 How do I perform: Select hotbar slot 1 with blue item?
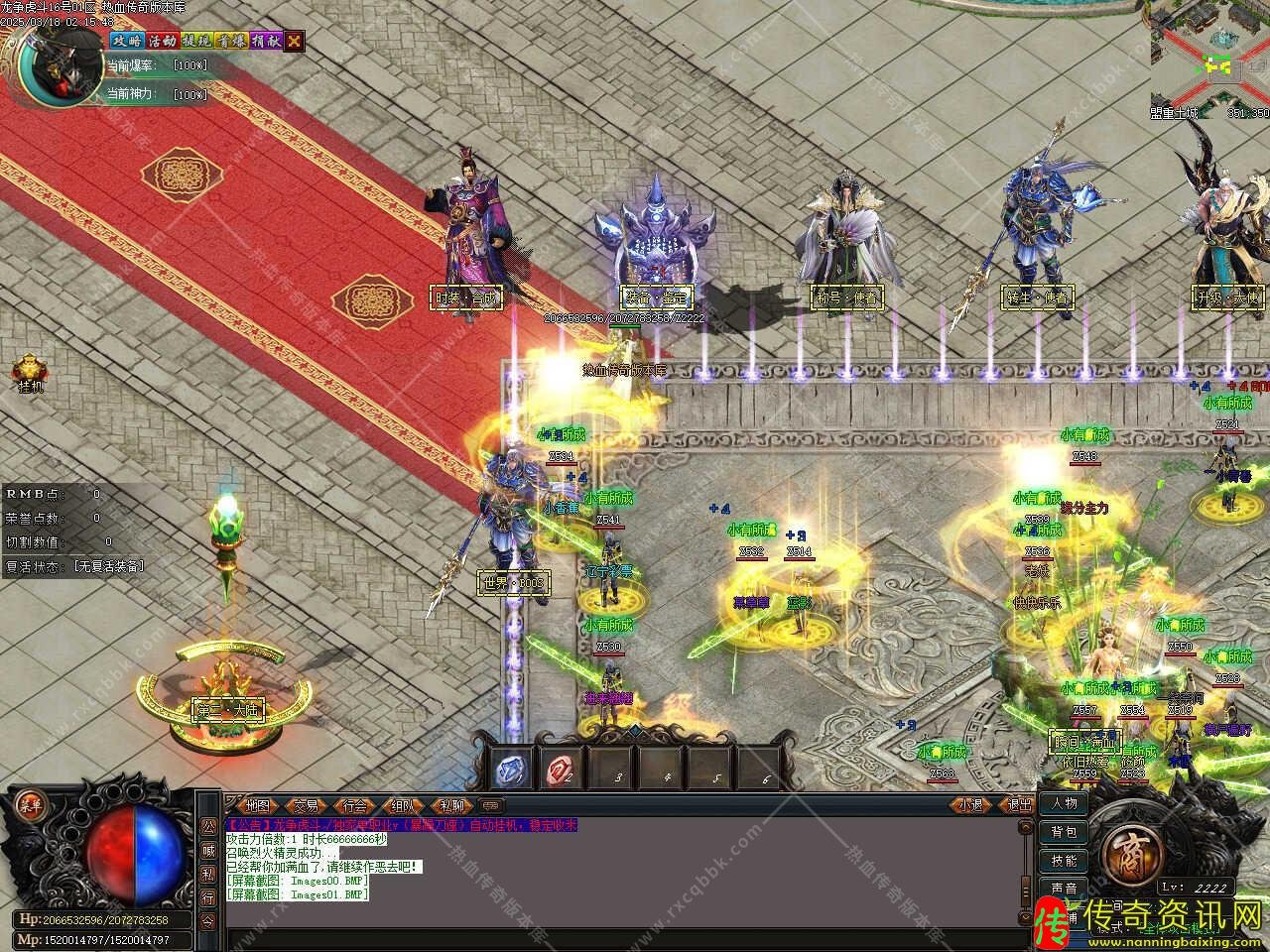point(514,769)
